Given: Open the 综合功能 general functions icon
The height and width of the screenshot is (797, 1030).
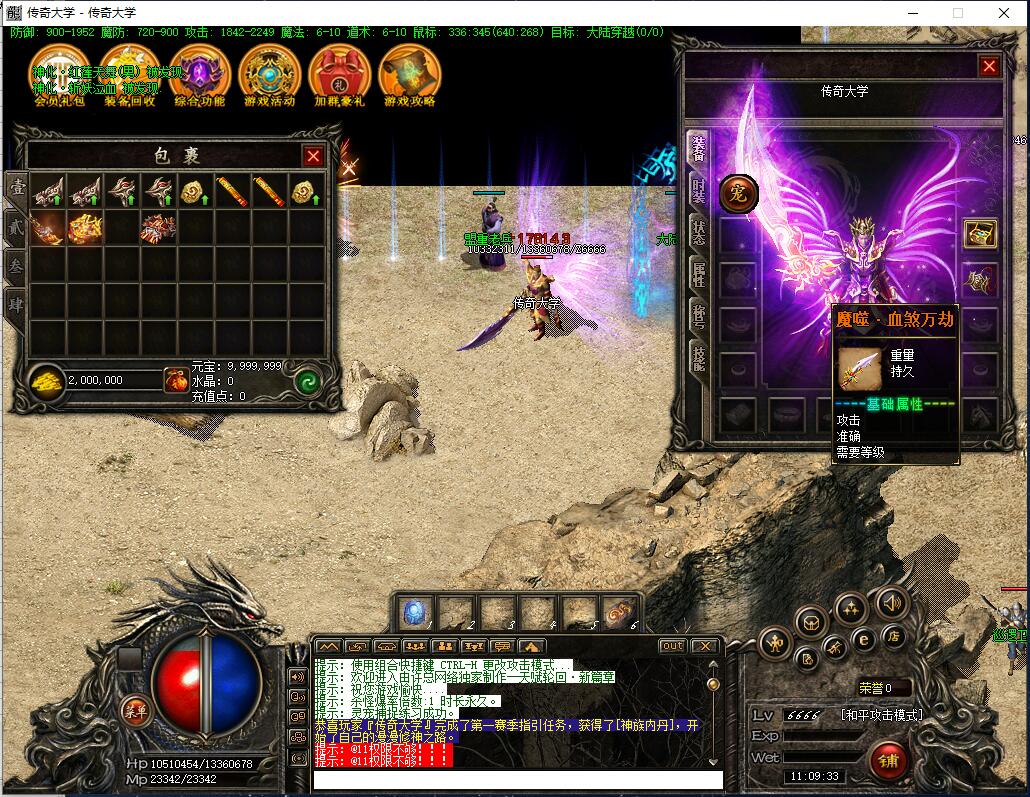Looking at the screenshot, I should (x=200, y=74).
